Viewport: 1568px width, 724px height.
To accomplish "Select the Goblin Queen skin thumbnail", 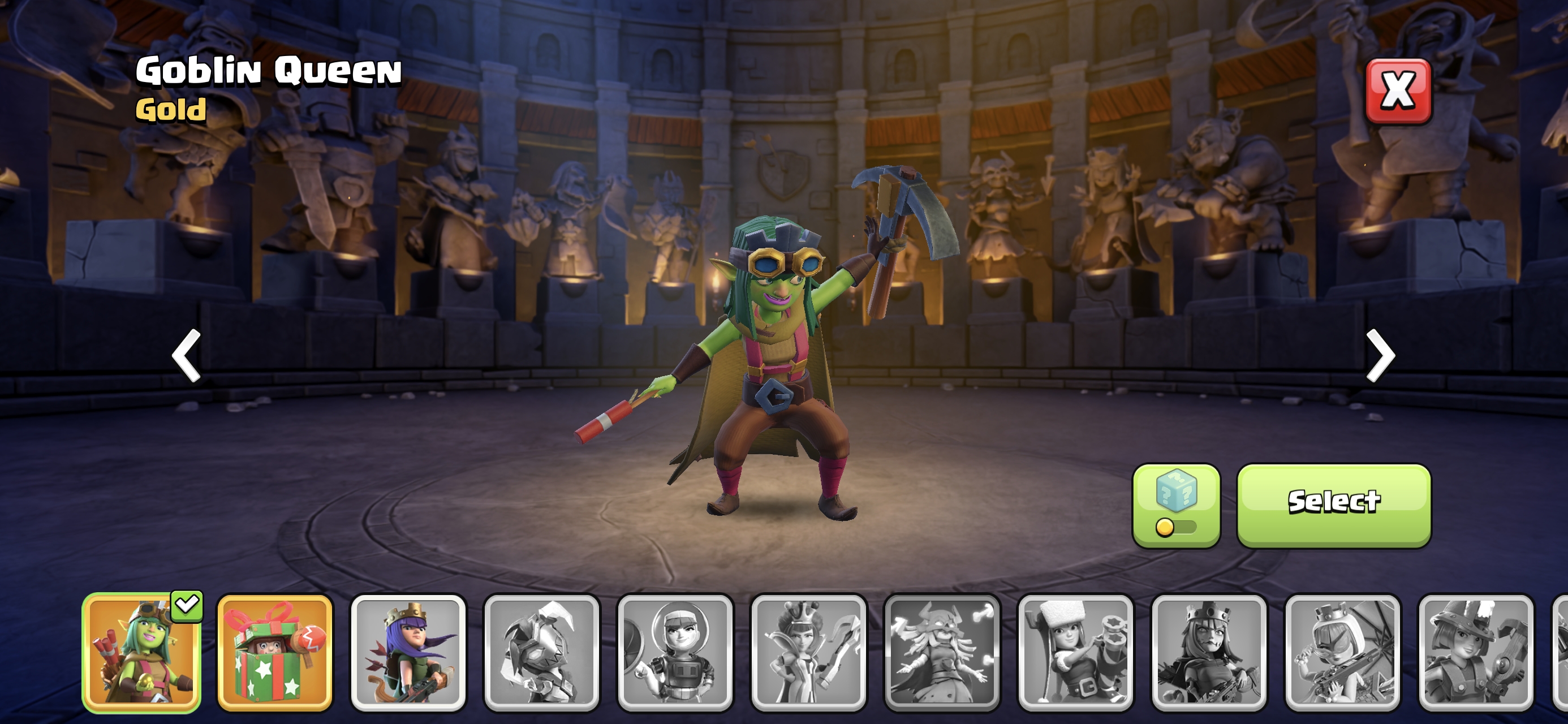I will [141, 652].
